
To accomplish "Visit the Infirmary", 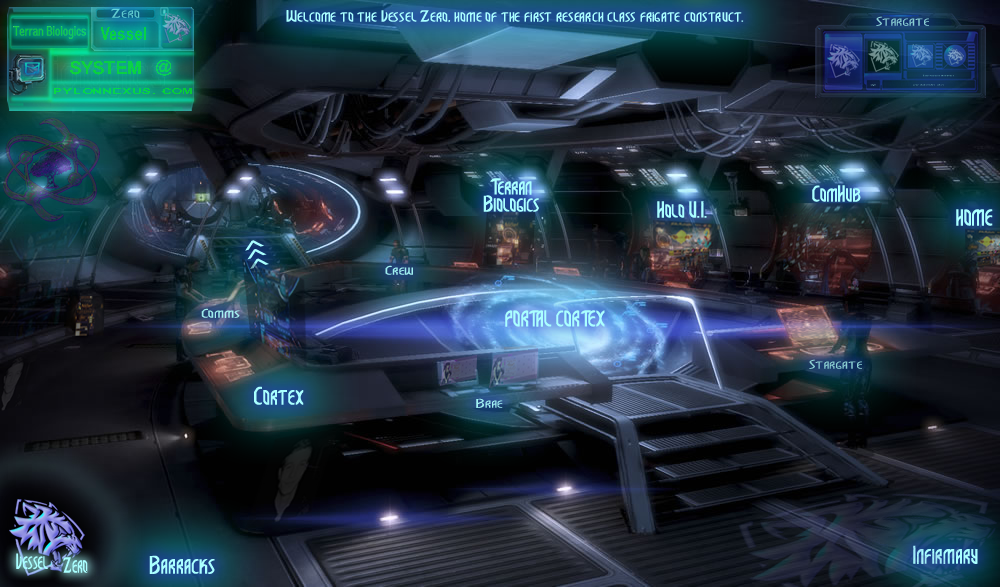I will click(944, 556).
